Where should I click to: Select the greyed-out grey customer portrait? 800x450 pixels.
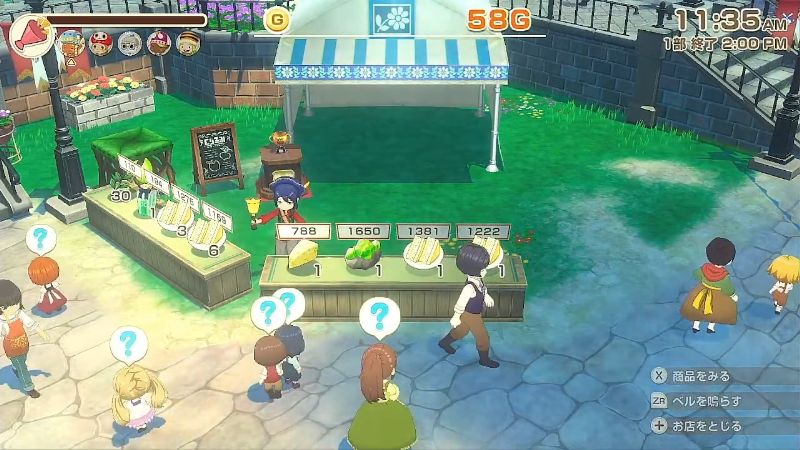pyautogui.click(x=129, y=42)
